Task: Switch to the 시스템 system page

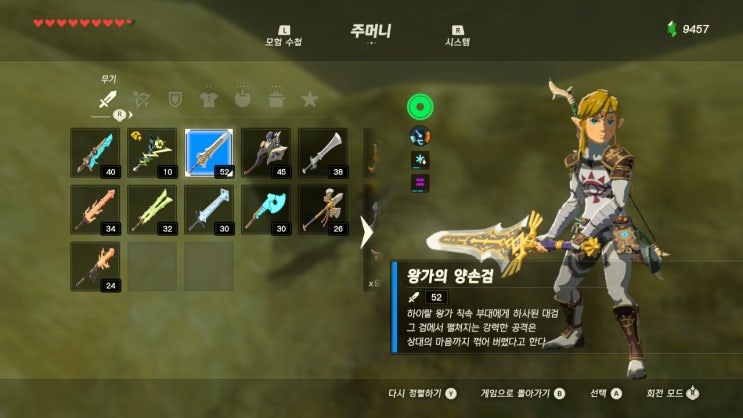Action: [x=457, y=36]
